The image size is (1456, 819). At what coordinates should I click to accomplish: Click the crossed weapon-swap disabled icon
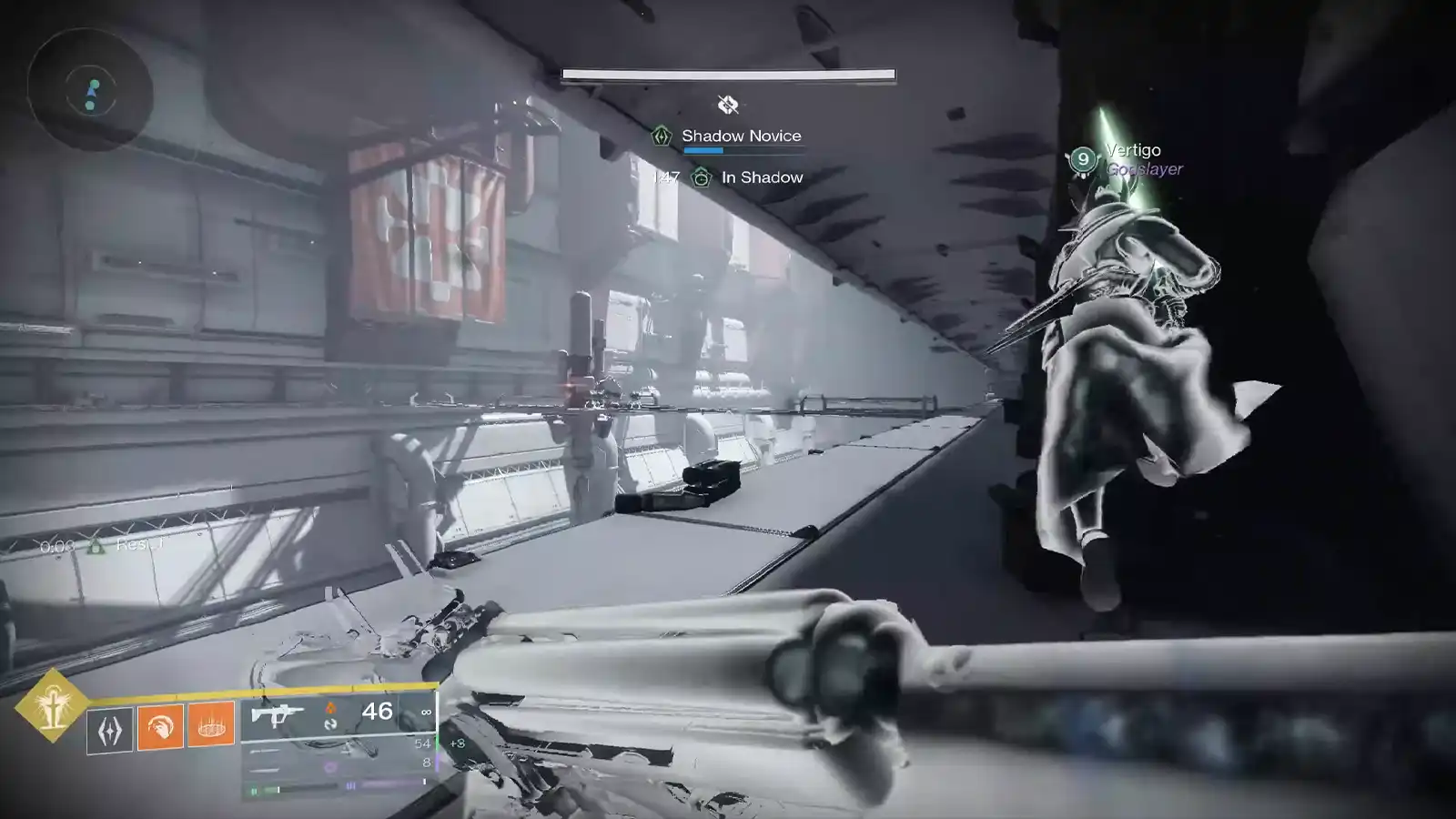click(x=727, y=104)
